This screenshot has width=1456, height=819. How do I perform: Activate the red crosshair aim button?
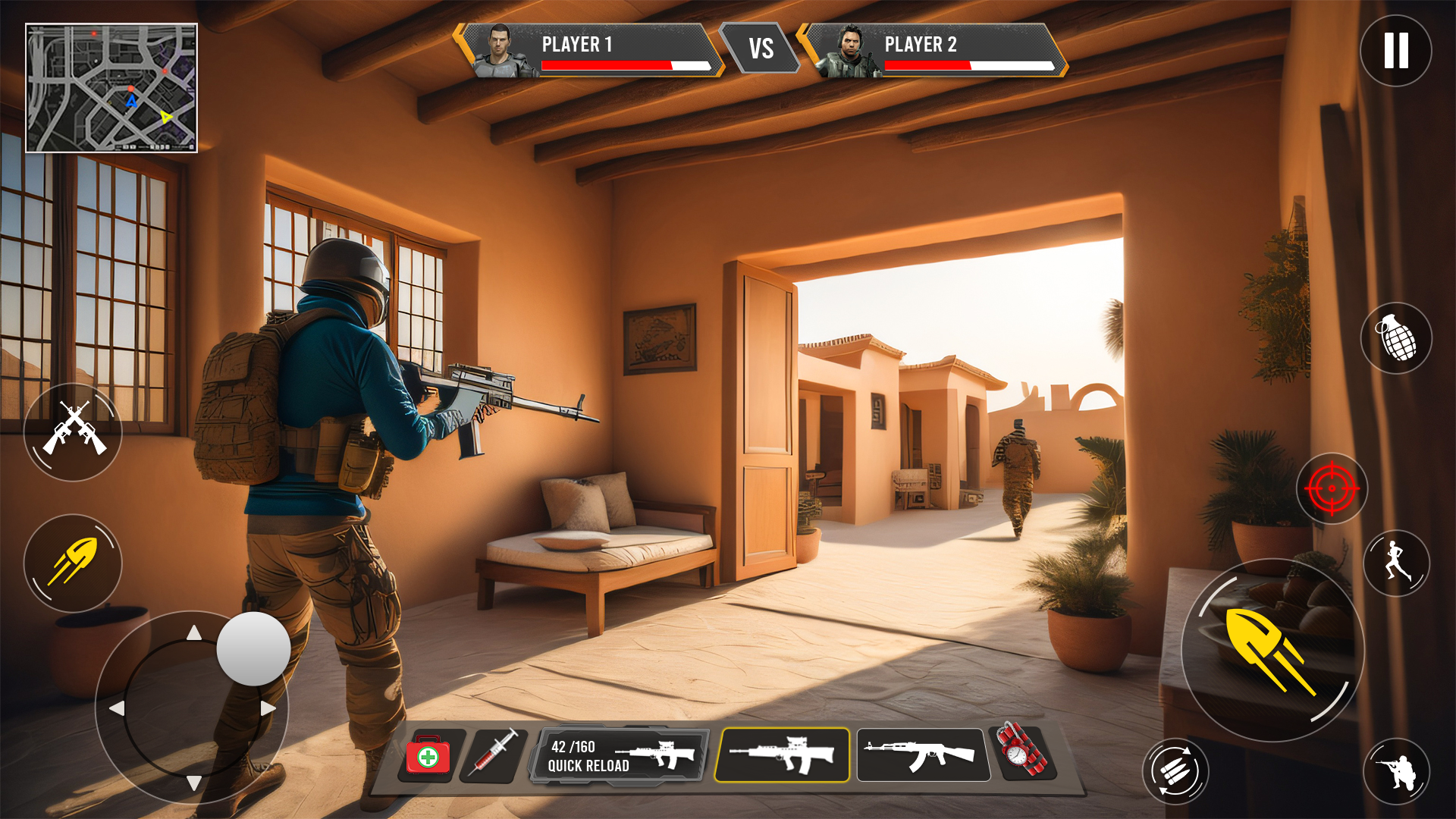pyautogui.click(x=1332, y=488)
